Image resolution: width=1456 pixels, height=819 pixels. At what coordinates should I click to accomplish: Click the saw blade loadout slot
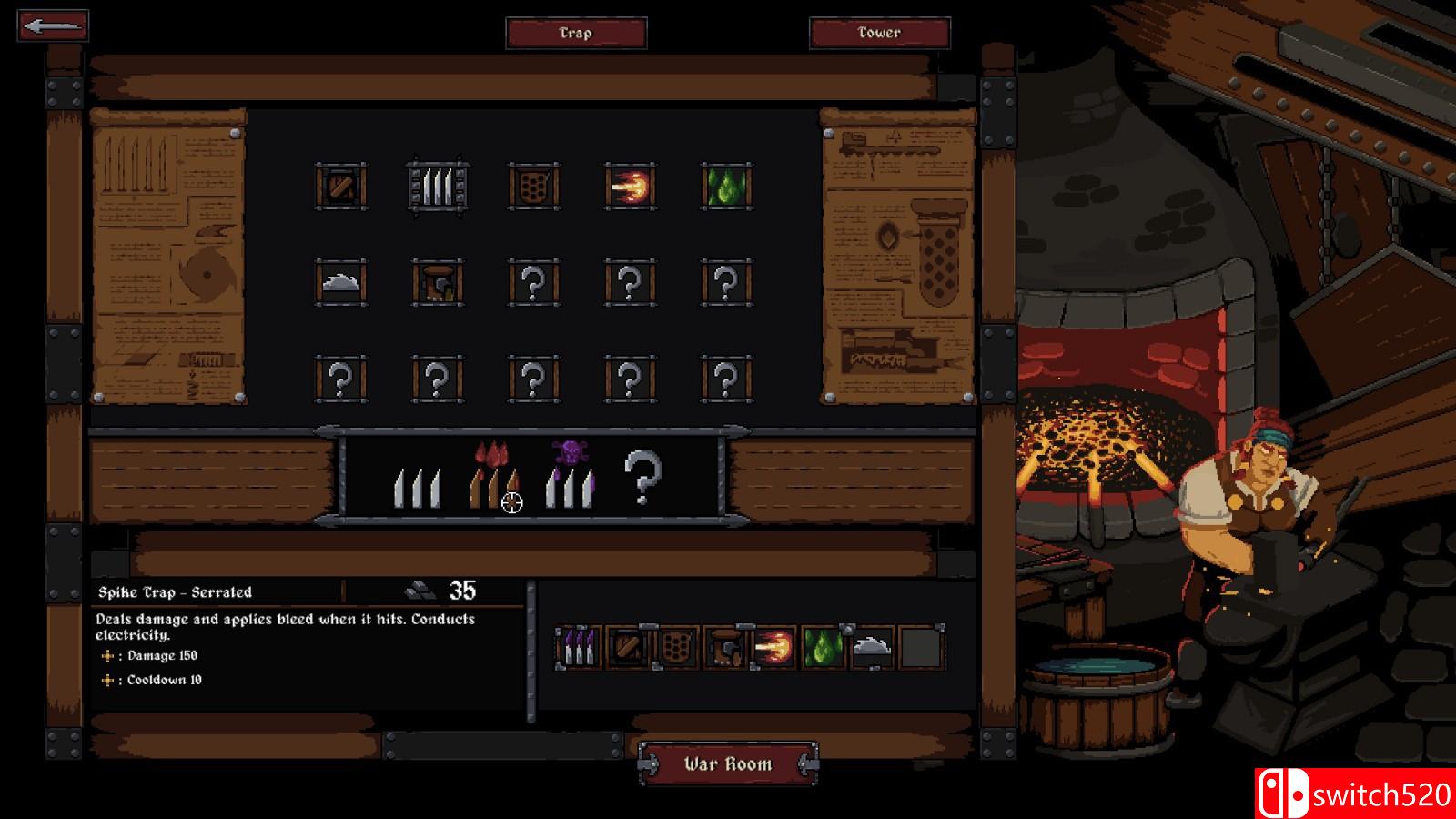coord(871,648)
